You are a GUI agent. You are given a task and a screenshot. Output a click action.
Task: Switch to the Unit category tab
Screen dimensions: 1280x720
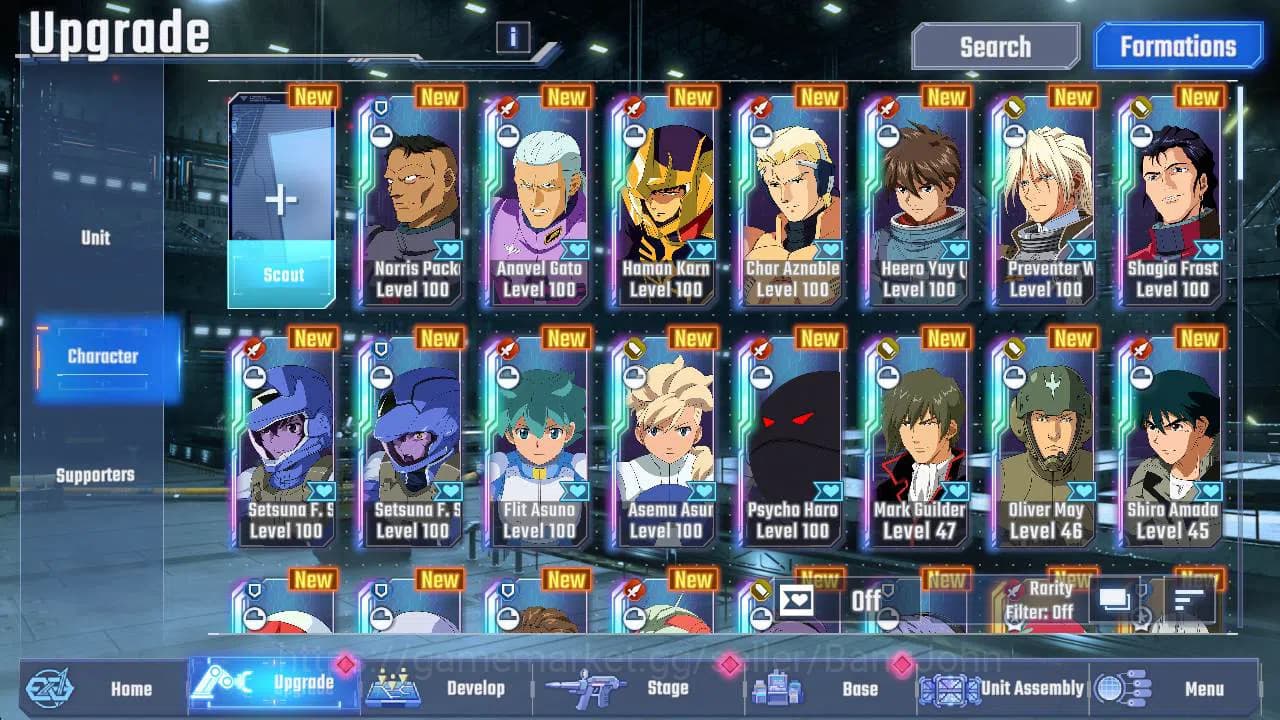[96, 237]
